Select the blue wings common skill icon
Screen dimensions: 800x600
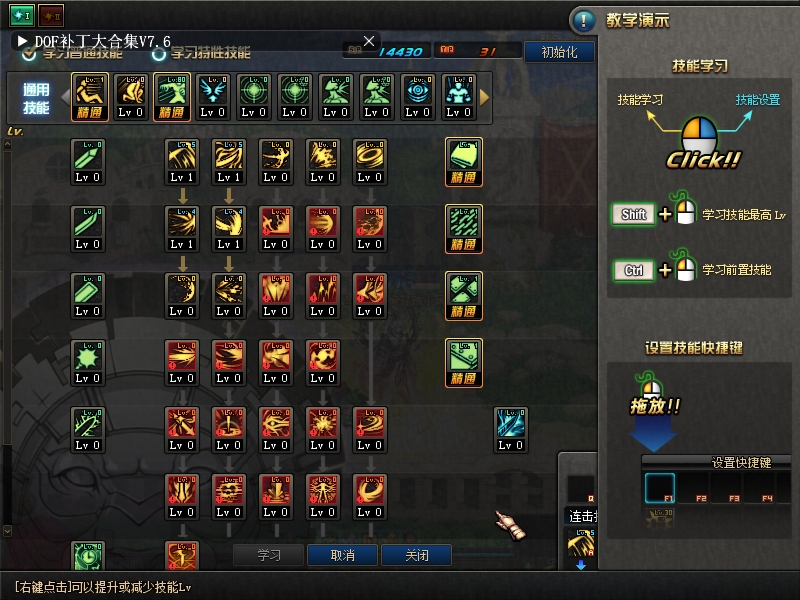[x=212, y=91]
